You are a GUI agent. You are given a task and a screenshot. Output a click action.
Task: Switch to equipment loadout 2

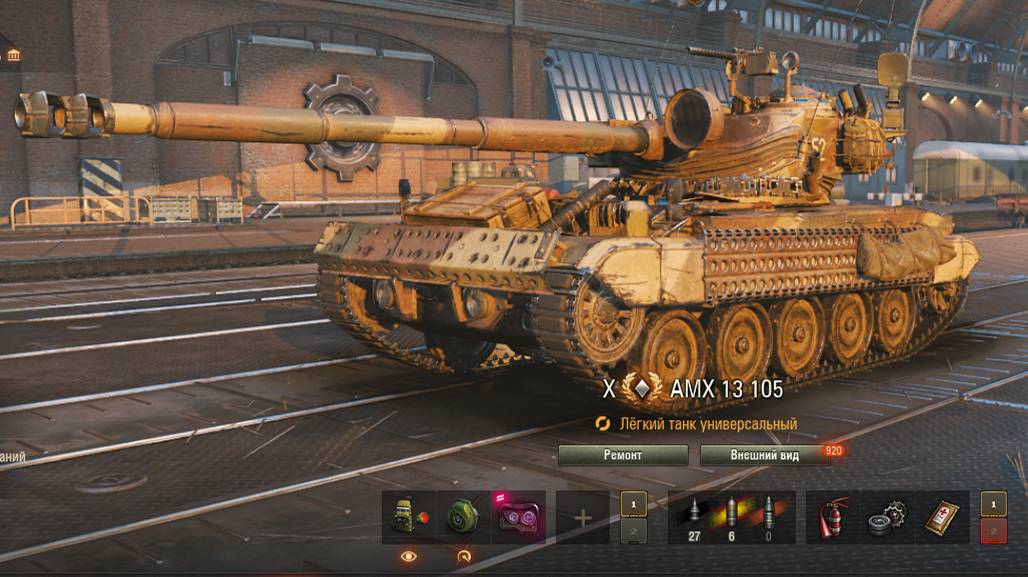633,531
